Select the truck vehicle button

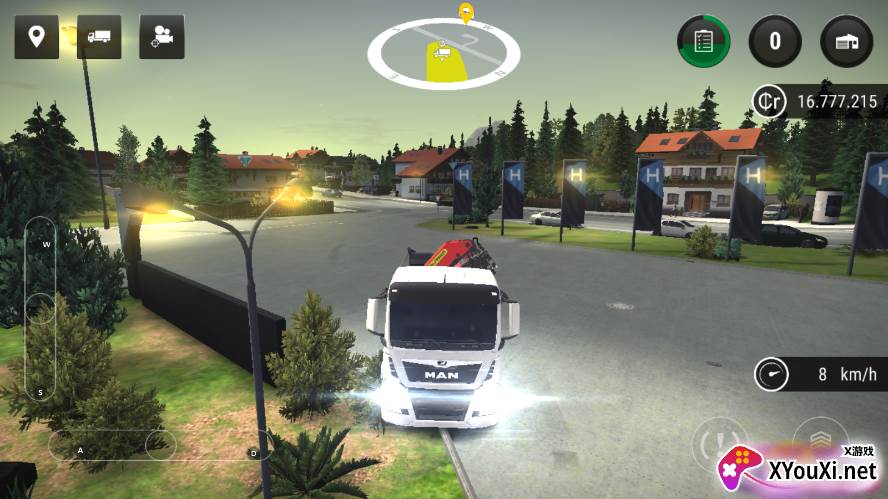(99, 37)
